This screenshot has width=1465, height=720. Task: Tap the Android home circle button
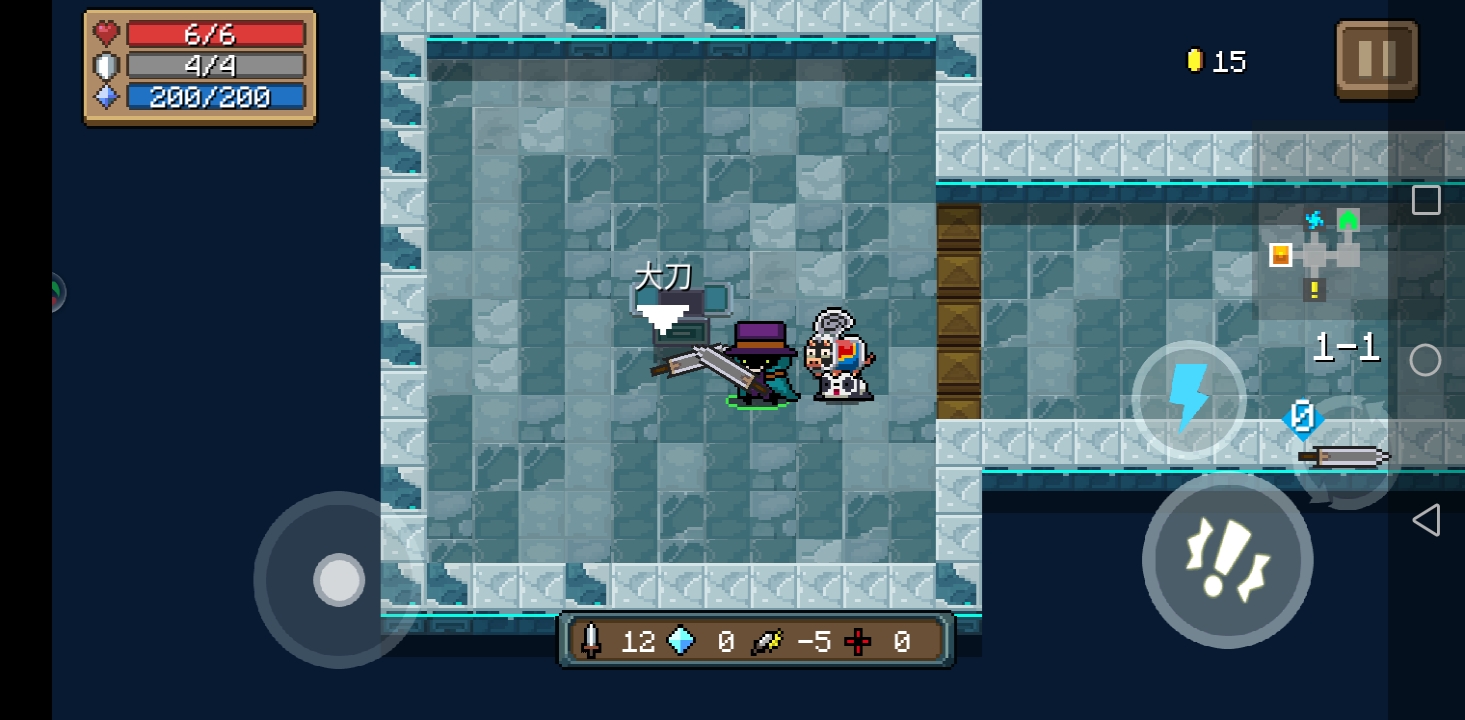point(1426,360)
